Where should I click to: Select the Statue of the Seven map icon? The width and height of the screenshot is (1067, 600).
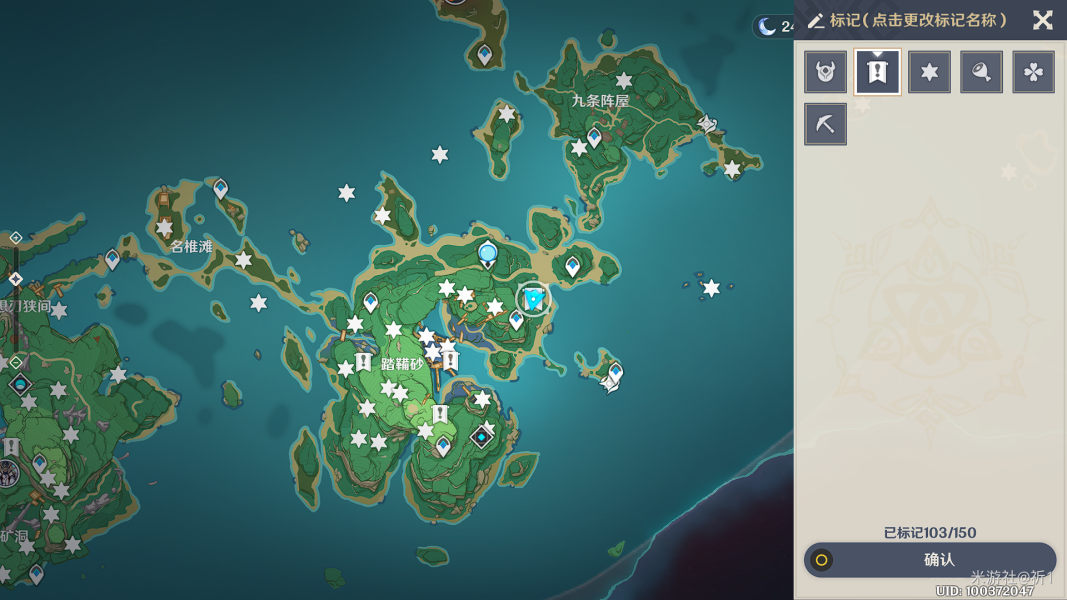pyautogui.click(x=488, y=254)
